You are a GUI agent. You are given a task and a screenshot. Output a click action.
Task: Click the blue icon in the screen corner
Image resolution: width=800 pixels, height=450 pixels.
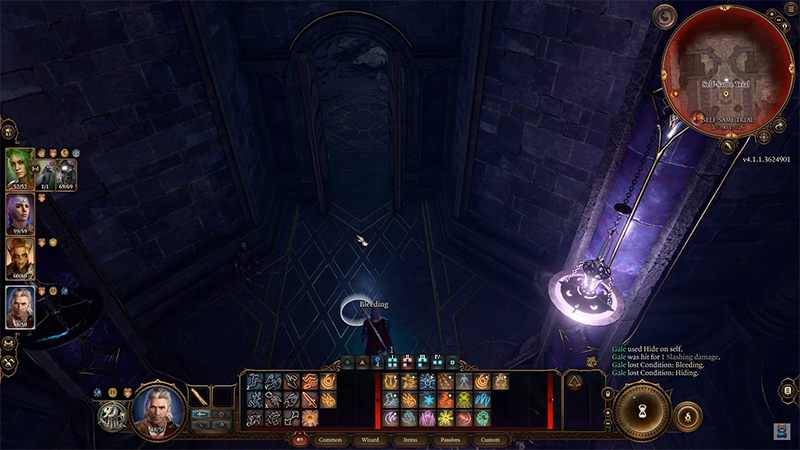[x=782, y=430]
